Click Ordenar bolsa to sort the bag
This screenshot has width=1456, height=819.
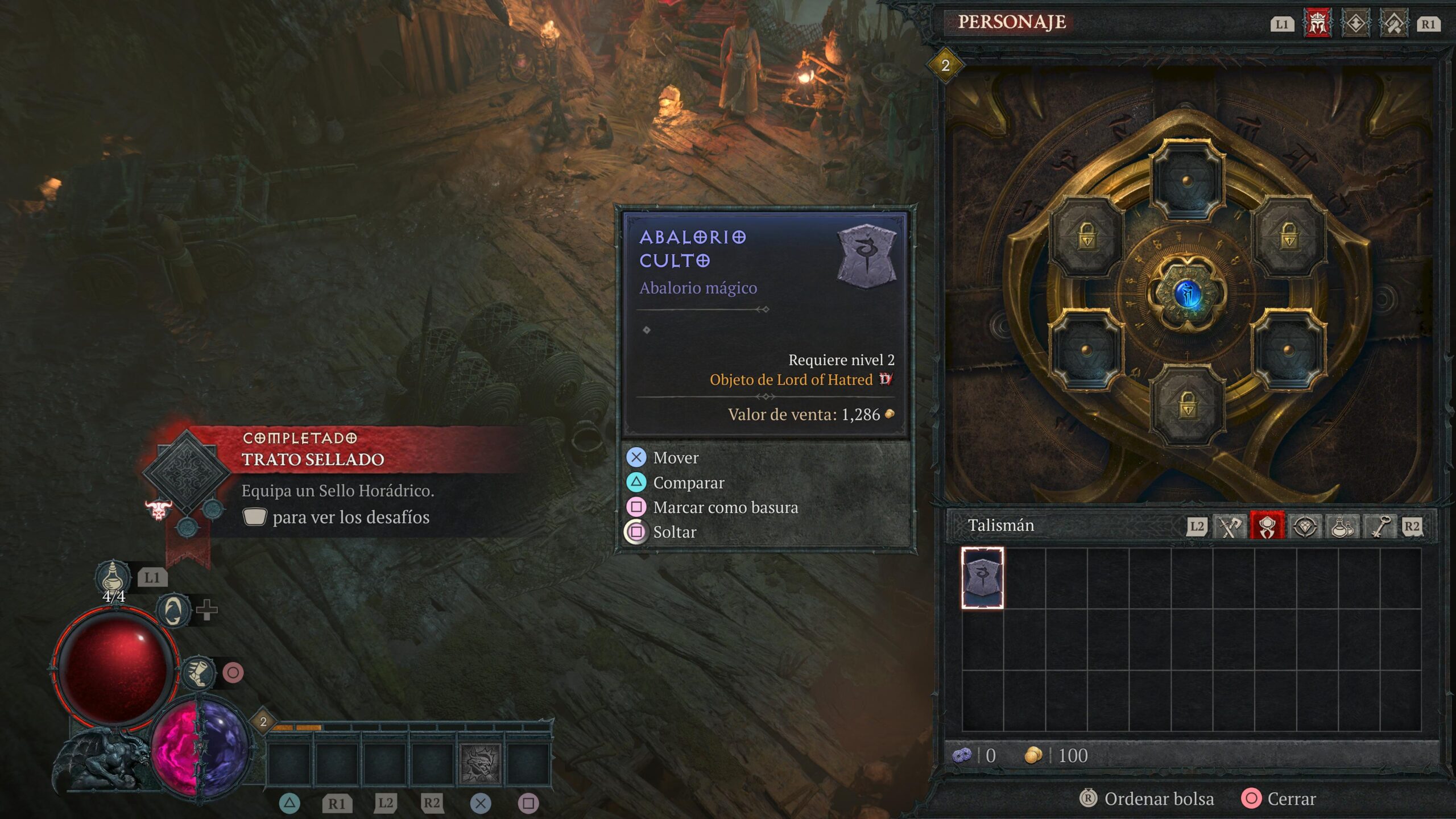point(1158,799)
